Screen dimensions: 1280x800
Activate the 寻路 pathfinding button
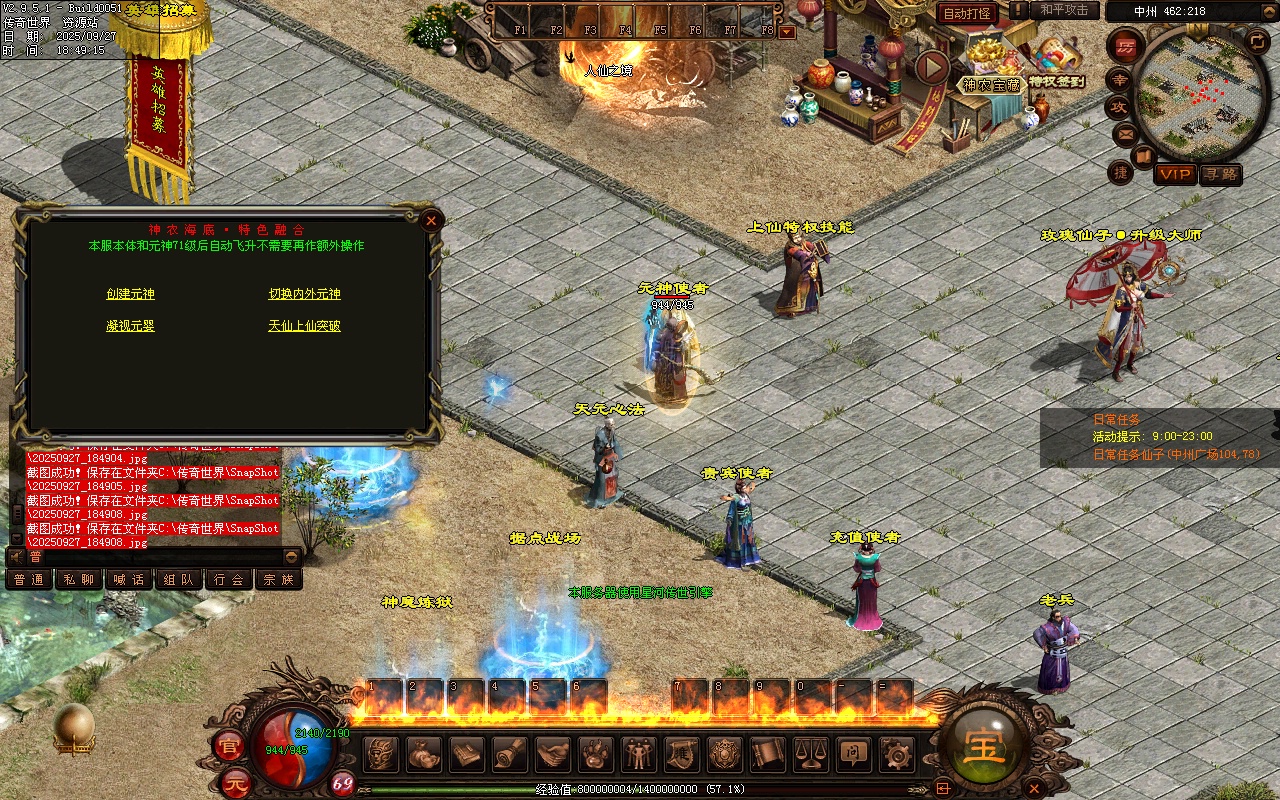tap(1220, 174)
